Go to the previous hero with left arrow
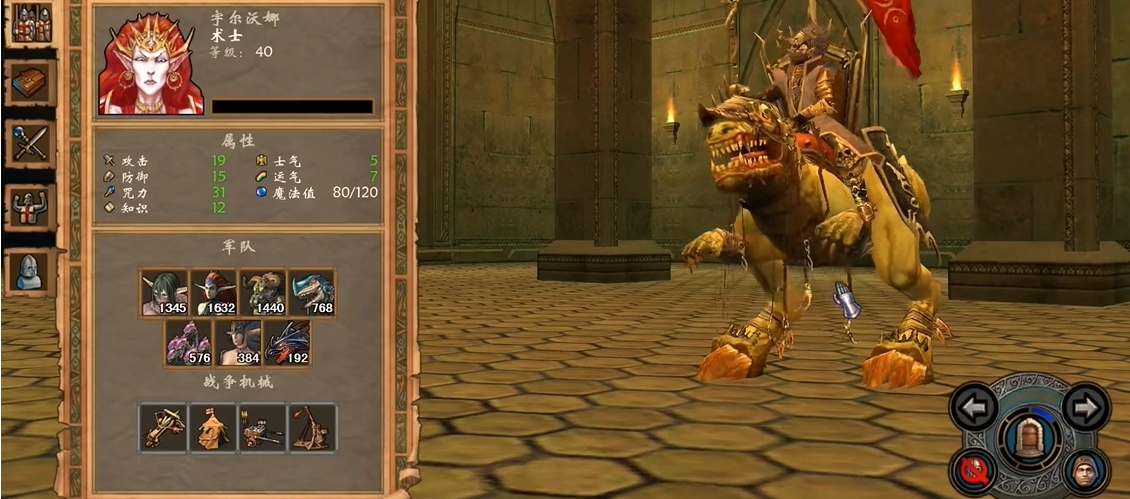Image resolution: width=1130 pixels, height=499 pixels. pos(973,407)
